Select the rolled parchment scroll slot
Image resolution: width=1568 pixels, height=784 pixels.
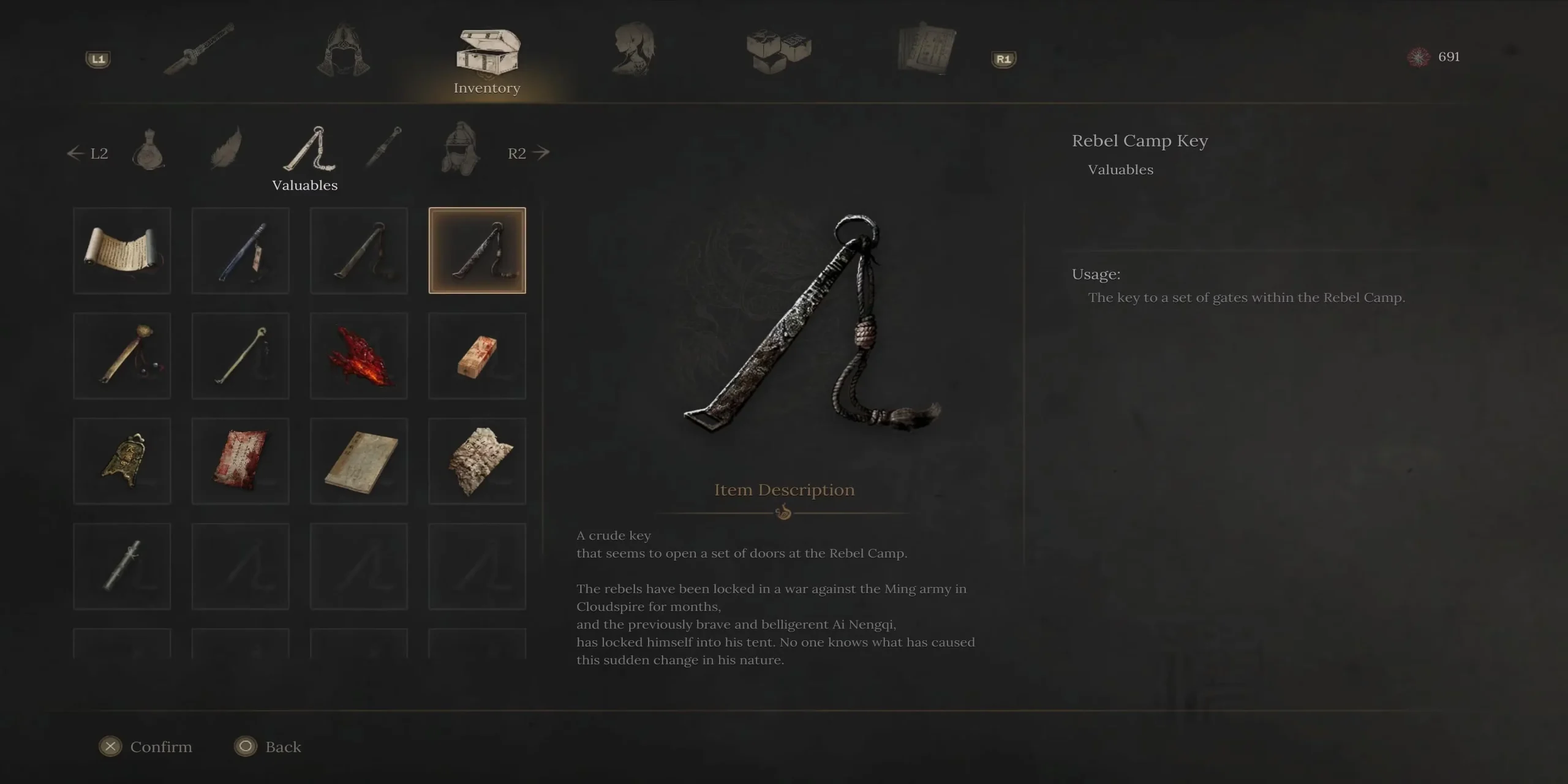pos(122,251)
